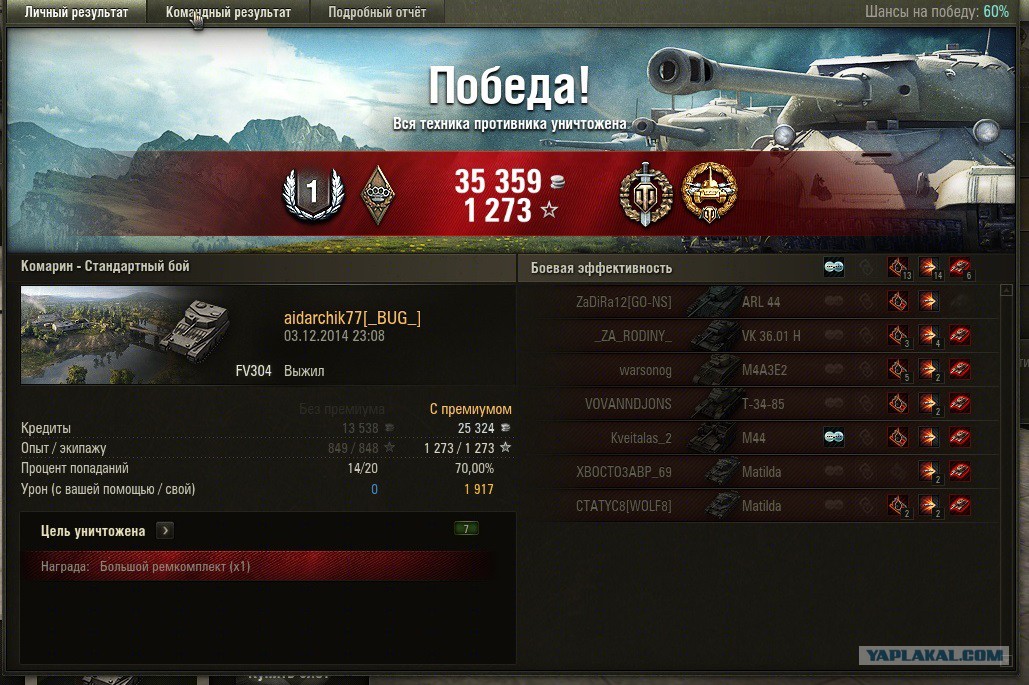Expand the Цель уничтожена arrow button
The height and width of the screenshot is (685, 1029).
pyautogui.click(x=166, y=531)
